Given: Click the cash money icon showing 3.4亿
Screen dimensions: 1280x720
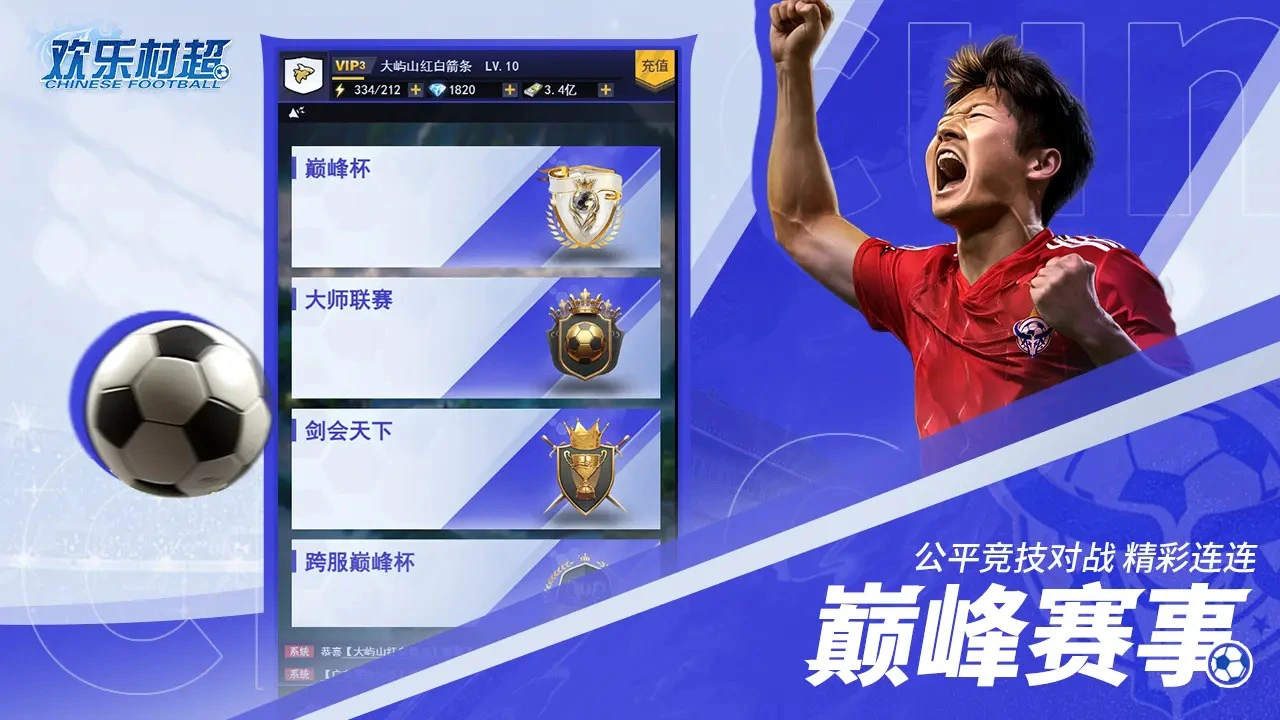Looking at the screenshot, I should tap(533, 91).
